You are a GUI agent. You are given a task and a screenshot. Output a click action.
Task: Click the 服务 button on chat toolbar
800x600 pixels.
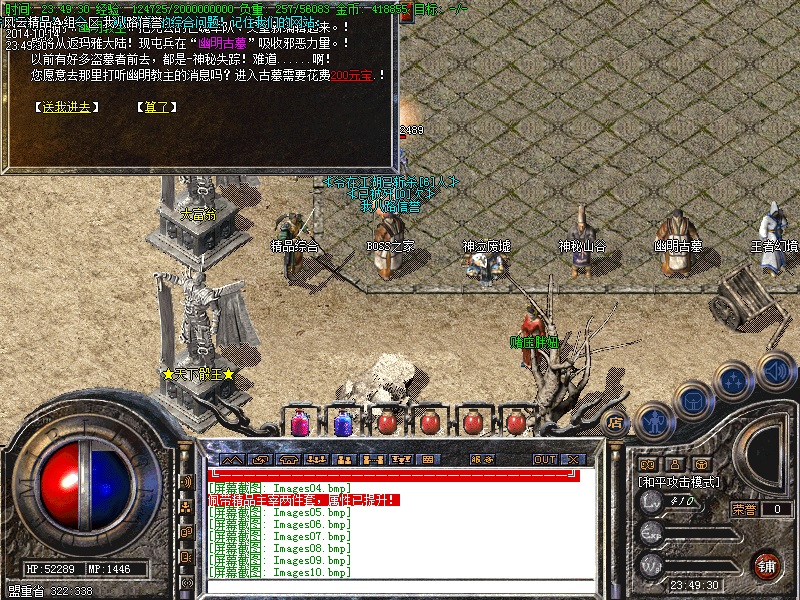coord(482,459)
